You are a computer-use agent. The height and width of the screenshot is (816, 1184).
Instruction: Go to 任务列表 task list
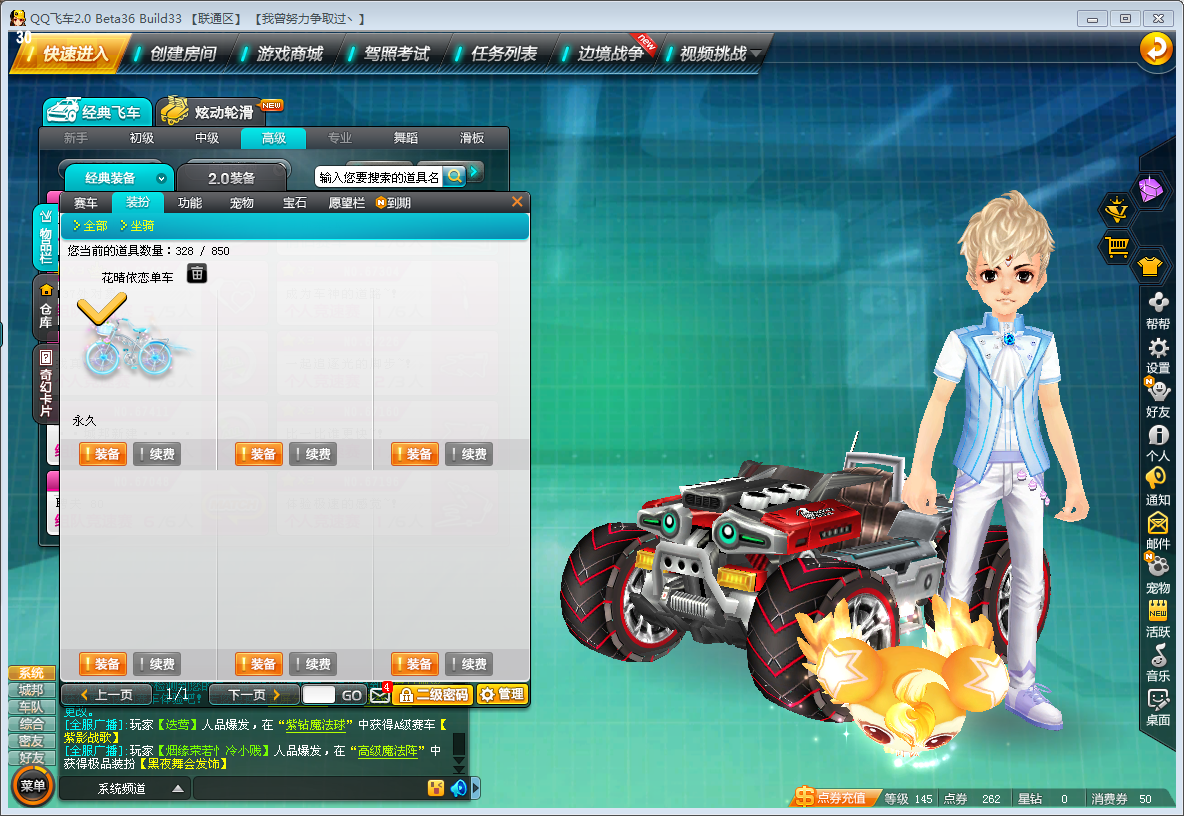(x=503, y=54)
